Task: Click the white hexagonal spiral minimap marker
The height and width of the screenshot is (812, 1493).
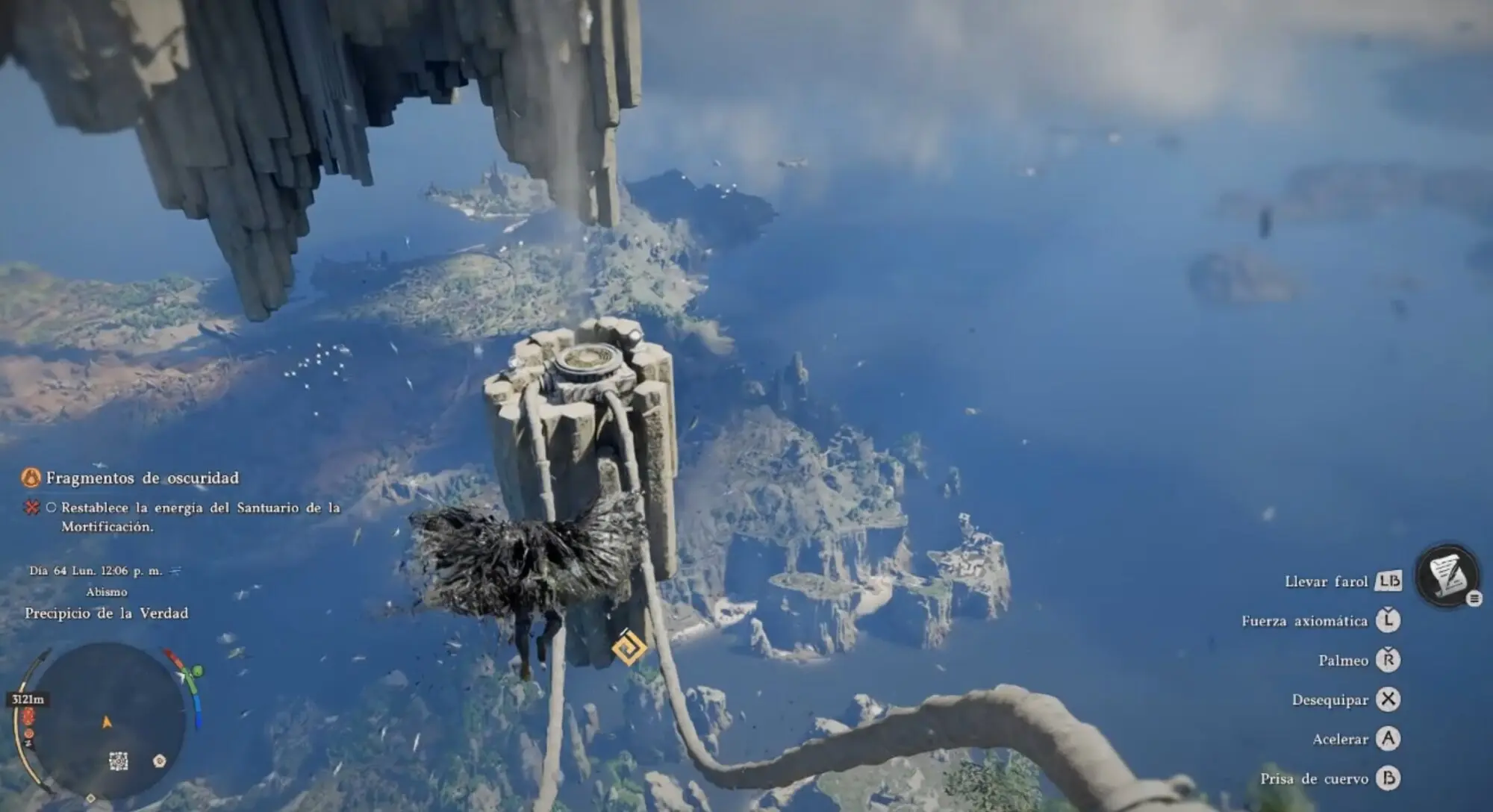Action: [x=159, y=761]
